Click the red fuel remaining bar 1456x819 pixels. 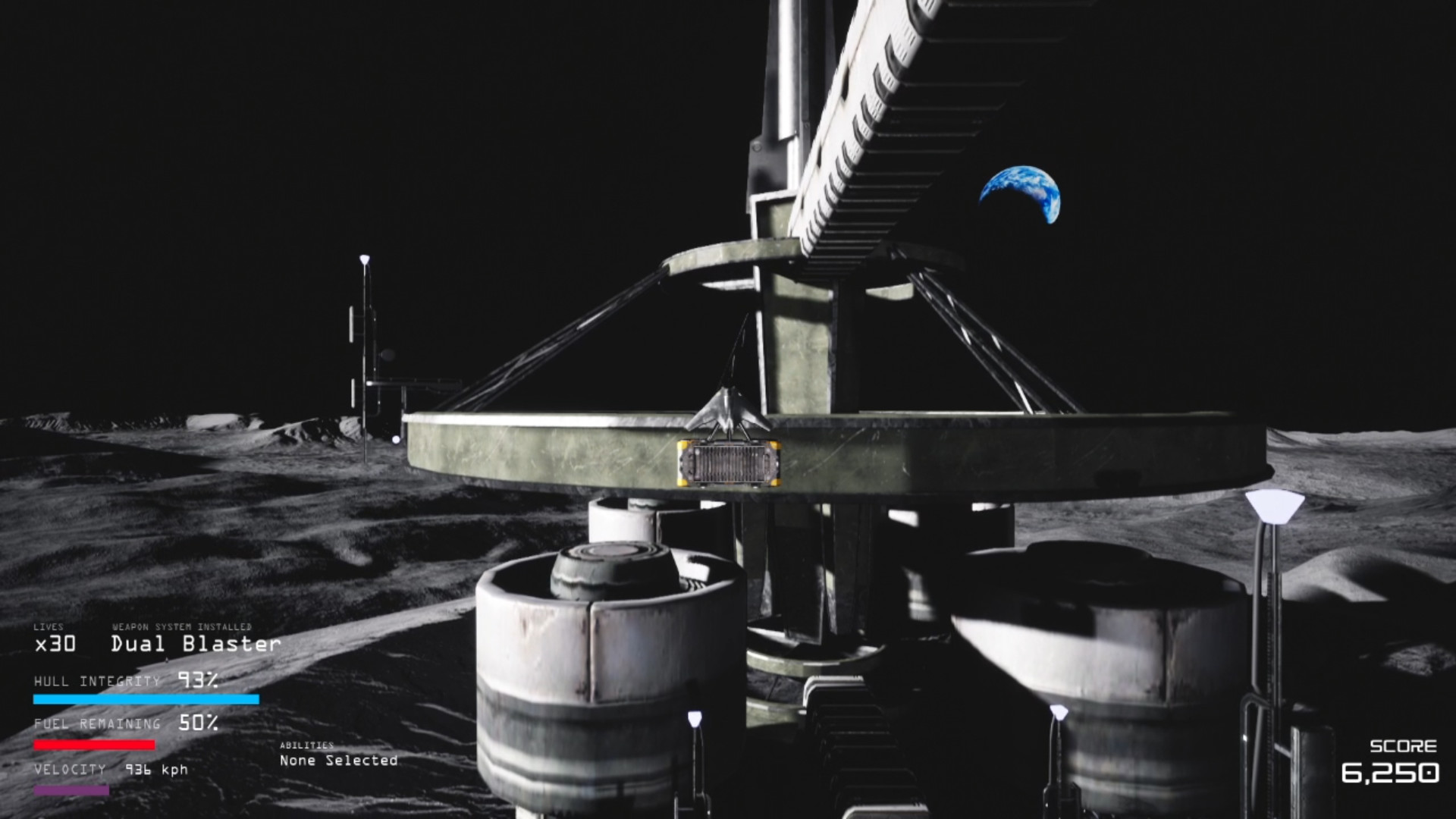(x=93, y=745)
